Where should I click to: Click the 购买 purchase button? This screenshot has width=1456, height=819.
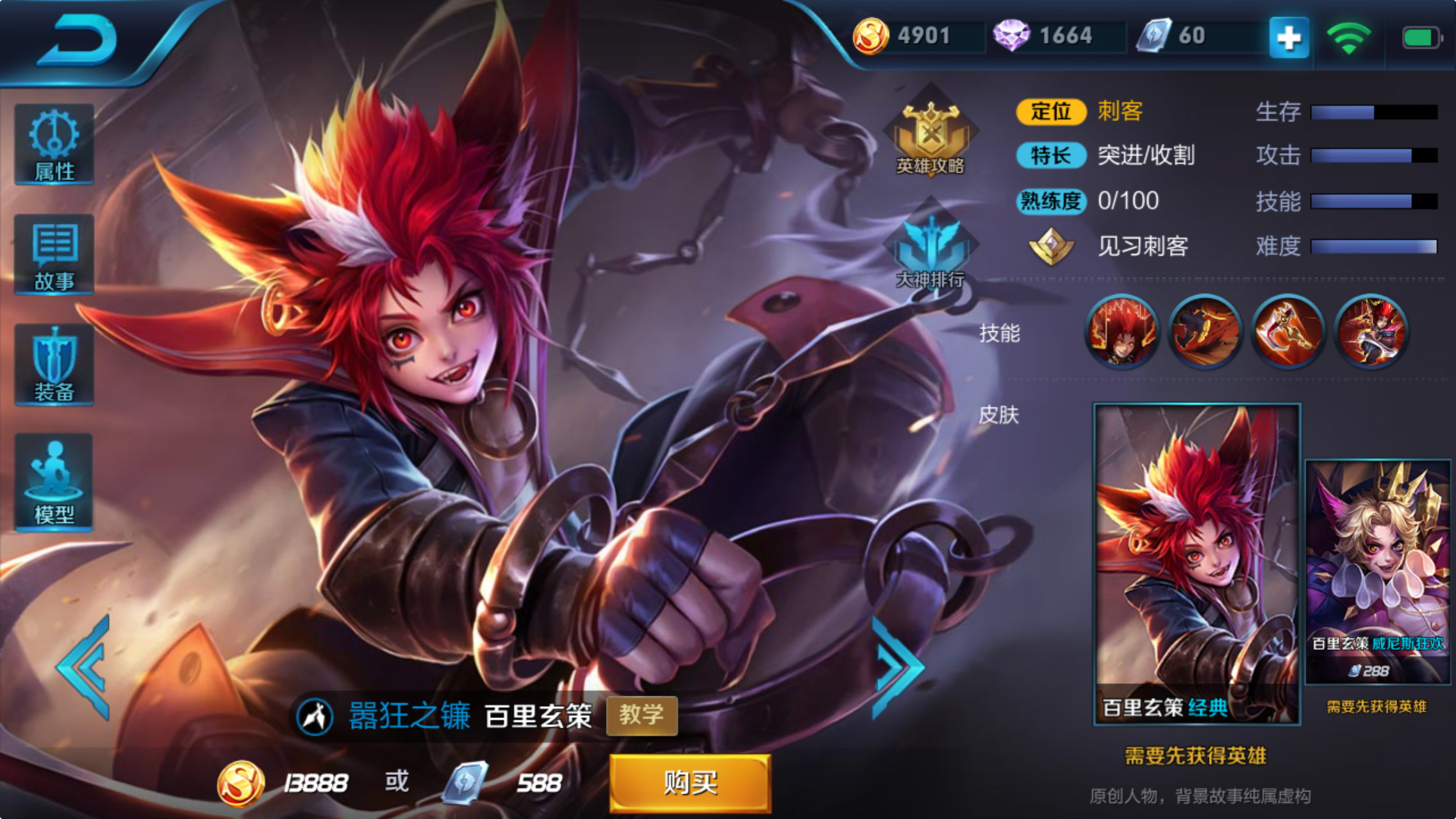tap(690, 783)
